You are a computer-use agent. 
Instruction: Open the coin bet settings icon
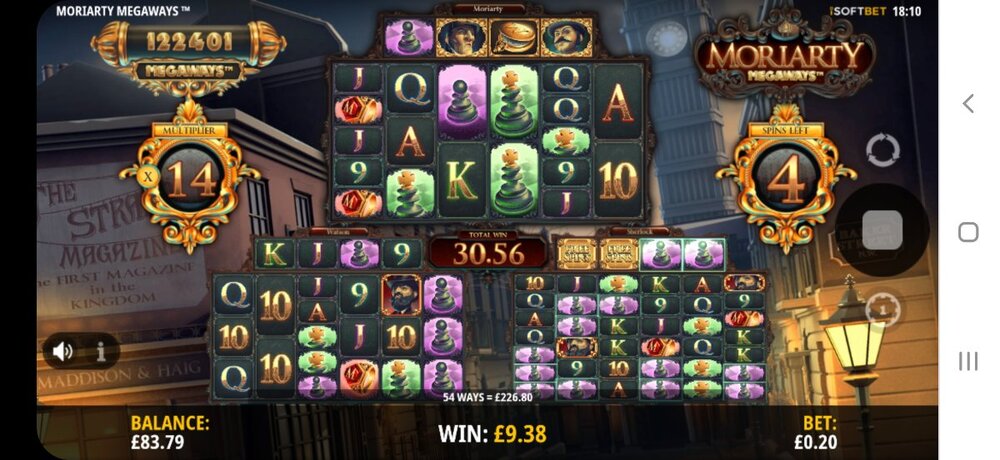[x=882, y=309]
